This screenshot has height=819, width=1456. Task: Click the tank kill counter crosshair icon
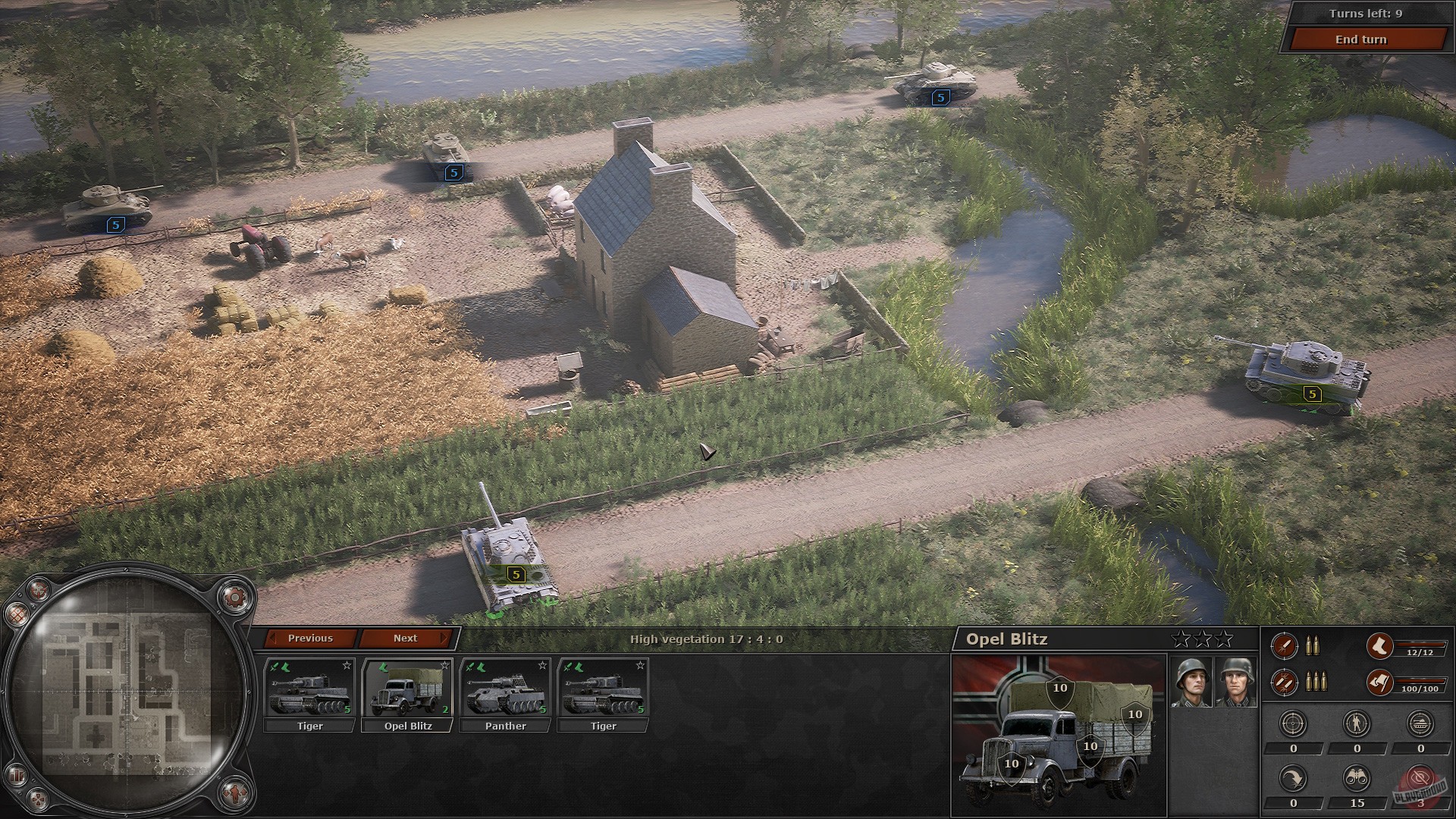[x=1420, y=723]
